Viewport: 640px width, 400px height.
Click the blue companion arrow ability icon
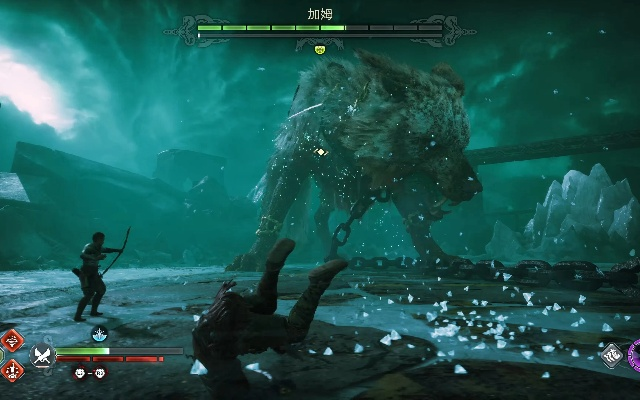point(100,334)
